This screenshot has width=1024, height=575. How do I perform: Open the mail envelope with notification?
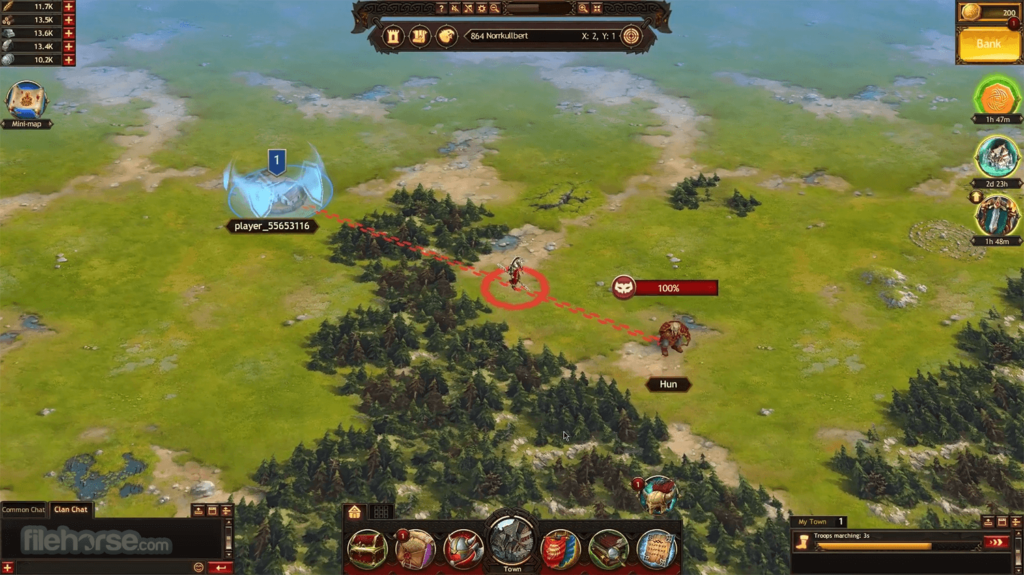coord(415,549)
